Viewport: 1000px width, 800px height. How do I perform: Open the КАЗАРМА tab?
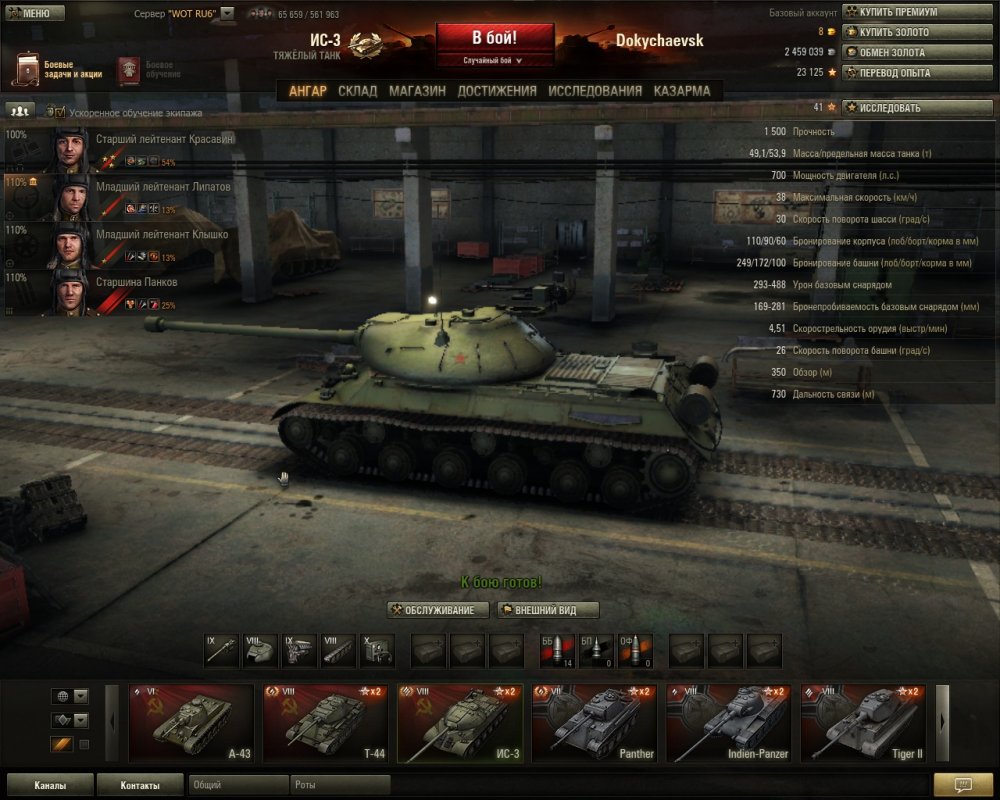pos(682,91)
